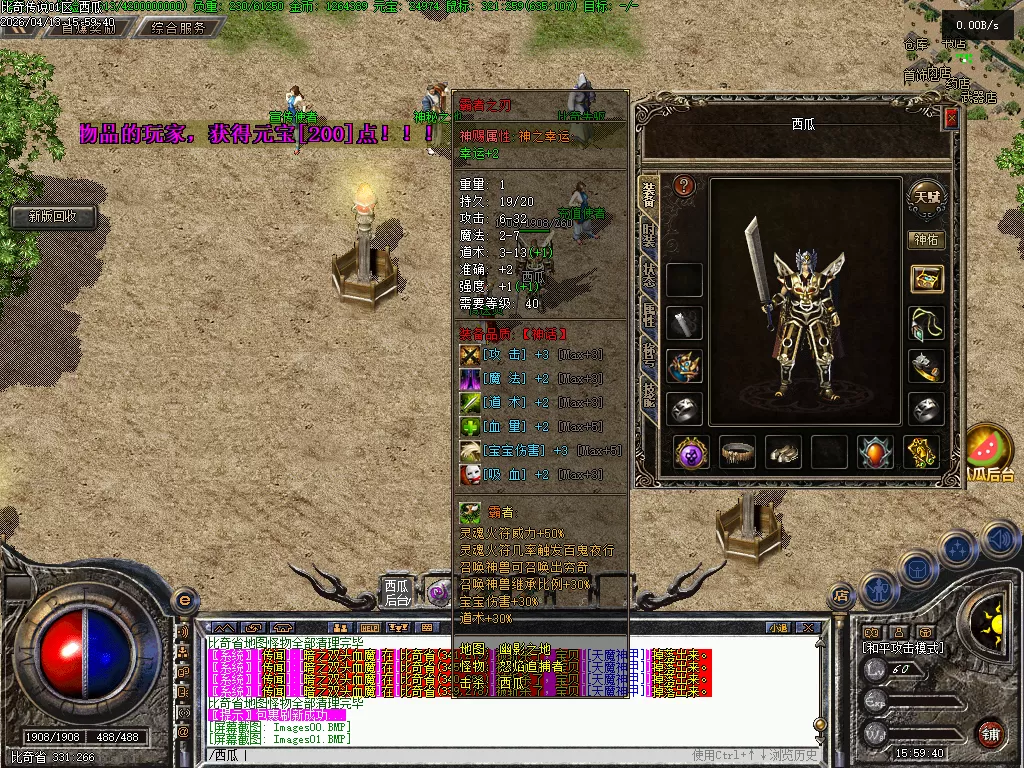Screen dimensions: 1024x768
Task: Click the red question mark help icon
Action: (684, 185)
